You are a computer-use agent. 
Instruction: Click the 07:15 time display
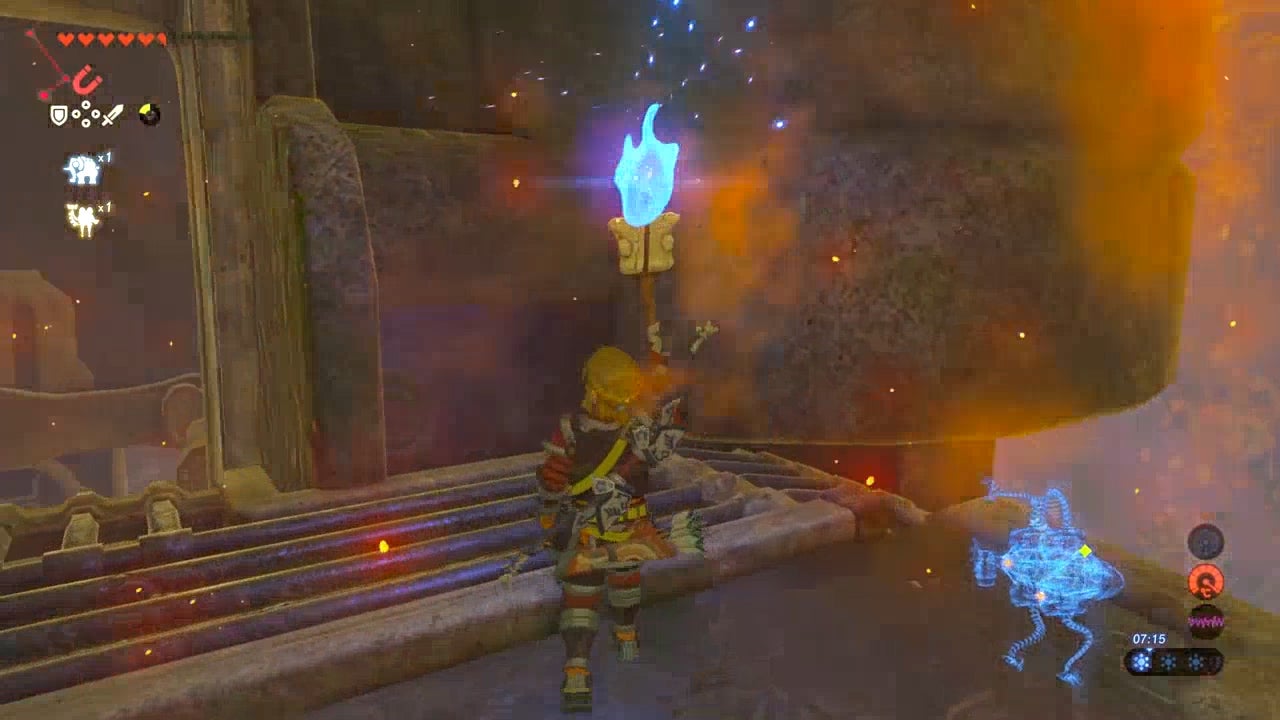point(1149,639)
